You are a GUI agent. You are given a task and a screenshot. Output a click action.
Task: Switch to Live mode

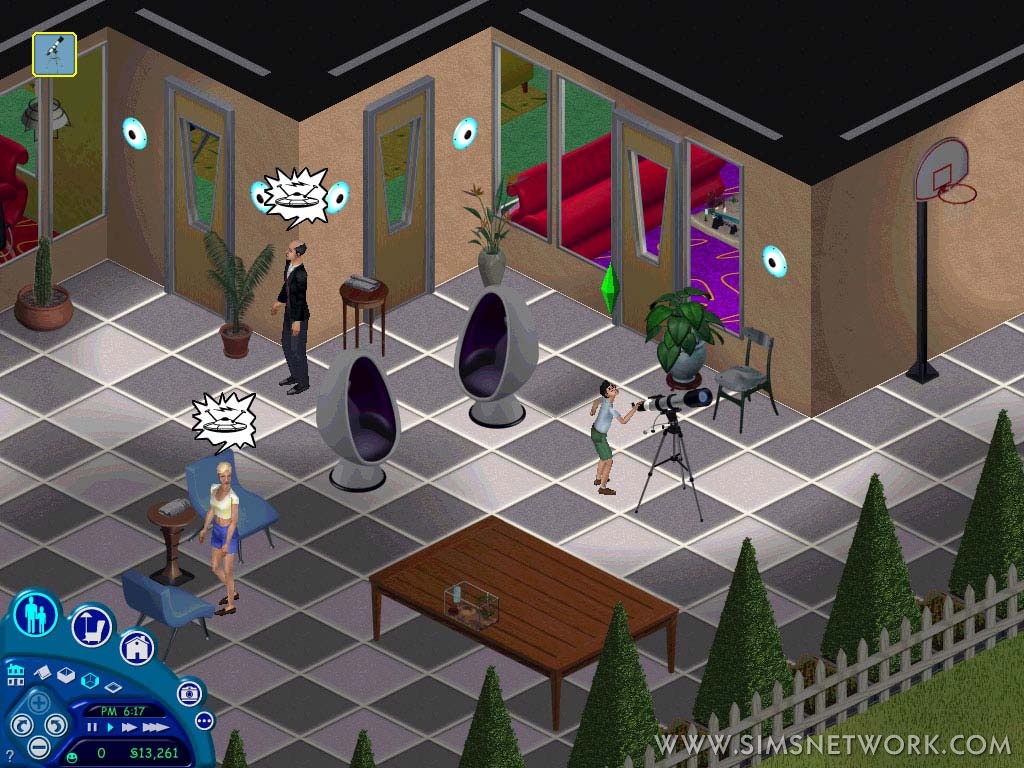tap(36, 615)
